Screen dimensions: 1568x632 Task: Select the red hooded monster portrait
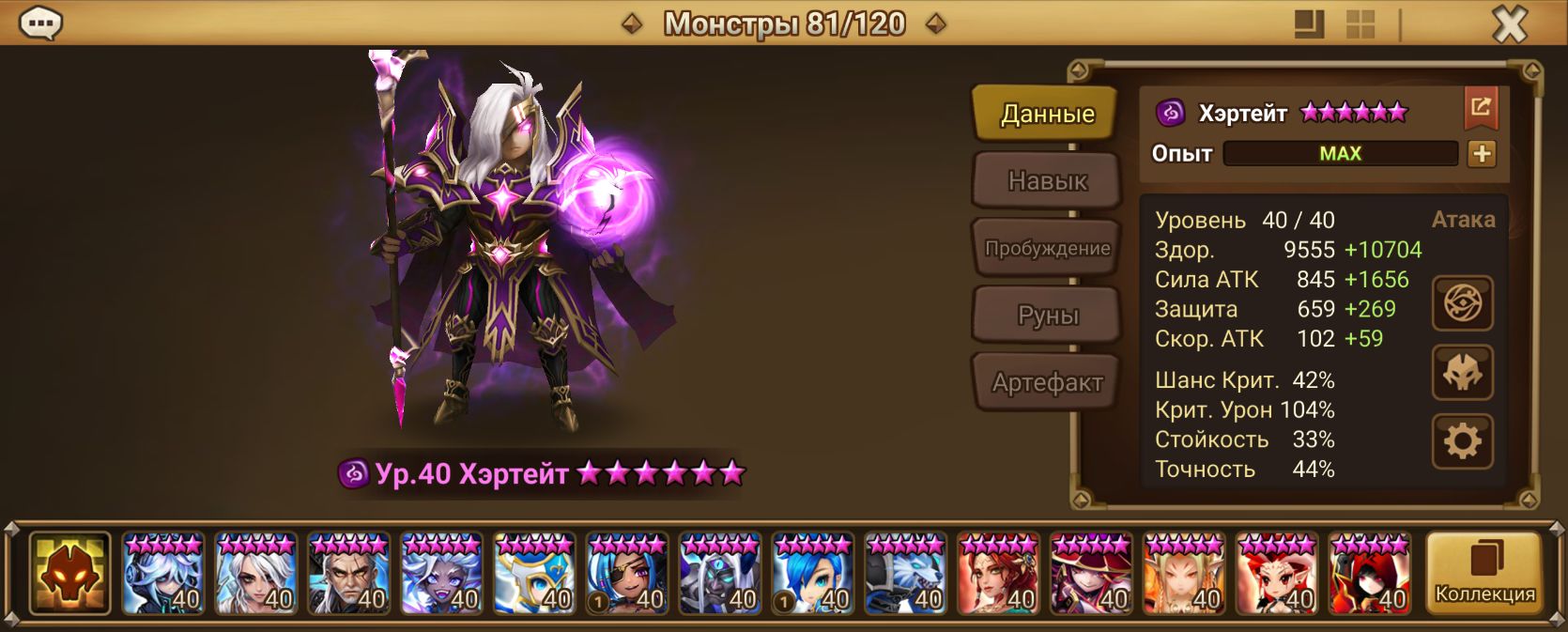pos(1370,573)
